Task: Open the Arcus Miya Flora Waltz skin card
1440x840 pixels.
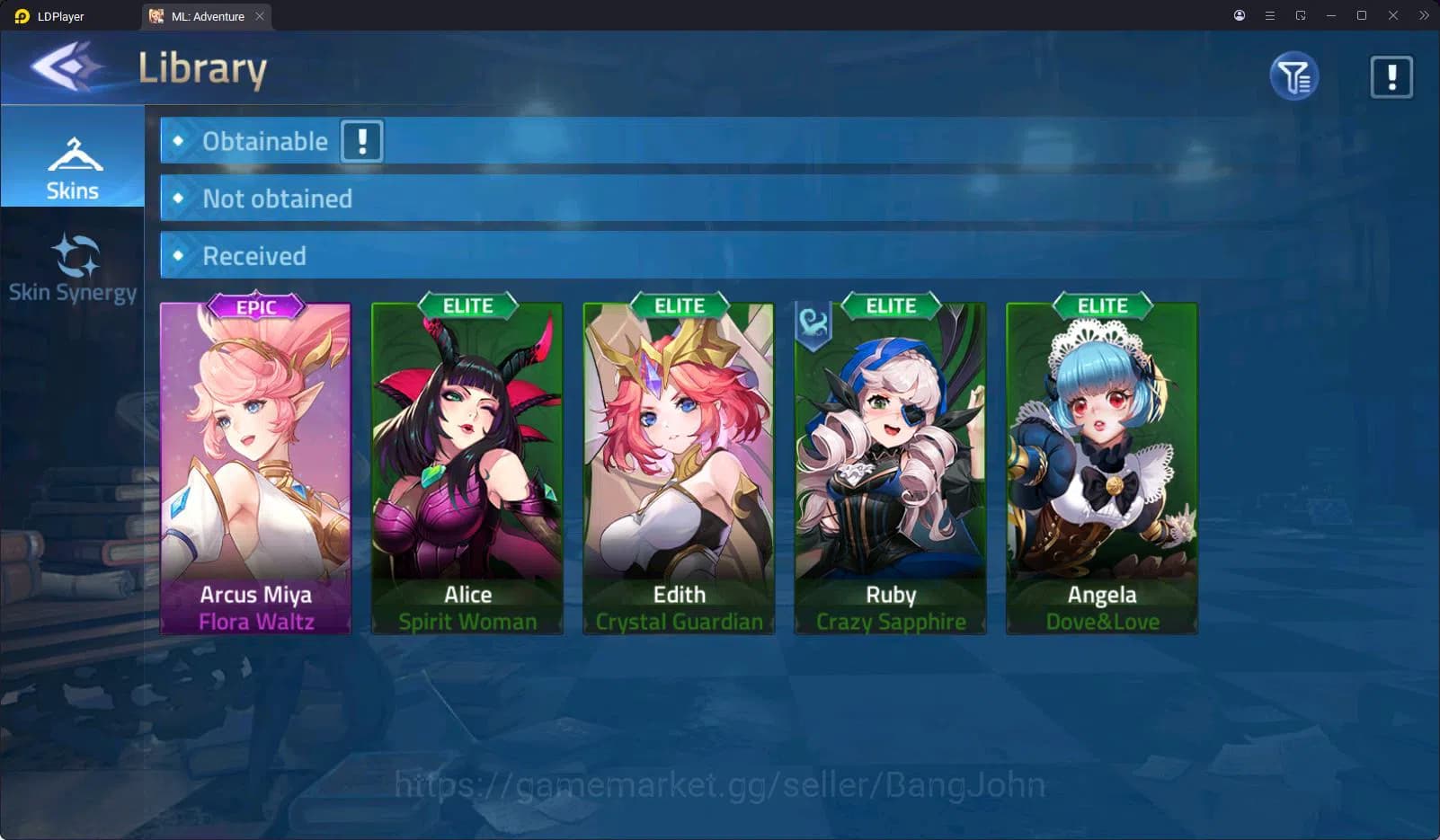Action: pos(255,463)
